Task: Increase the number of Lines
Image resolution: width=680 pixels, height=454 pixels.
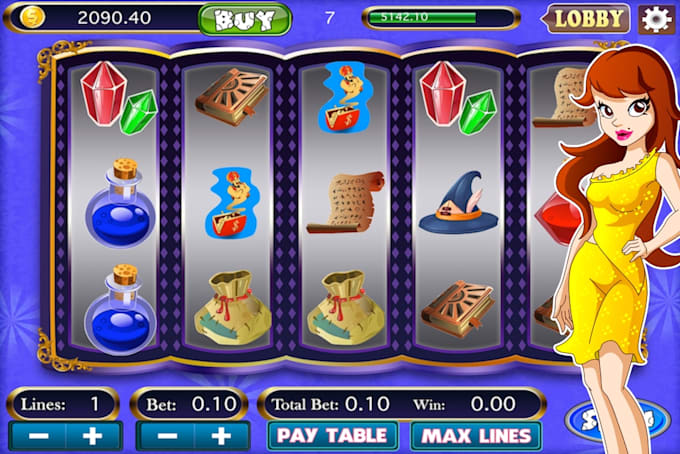Action: pyautogui.click(x=94, y=437)
